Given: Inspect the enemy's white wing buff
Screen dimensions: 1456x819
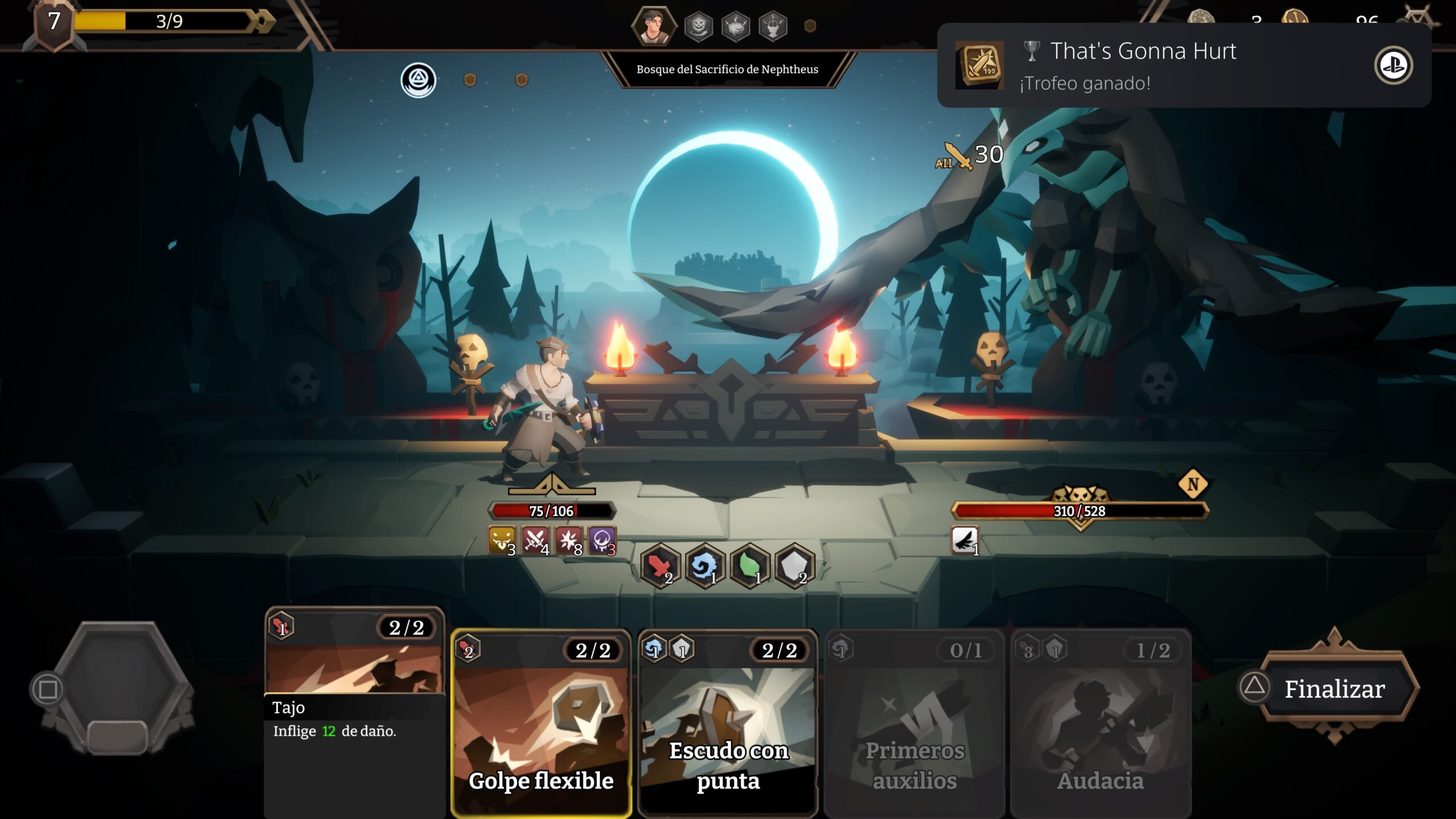Looking at the screenshot, I should coord(965,540).
